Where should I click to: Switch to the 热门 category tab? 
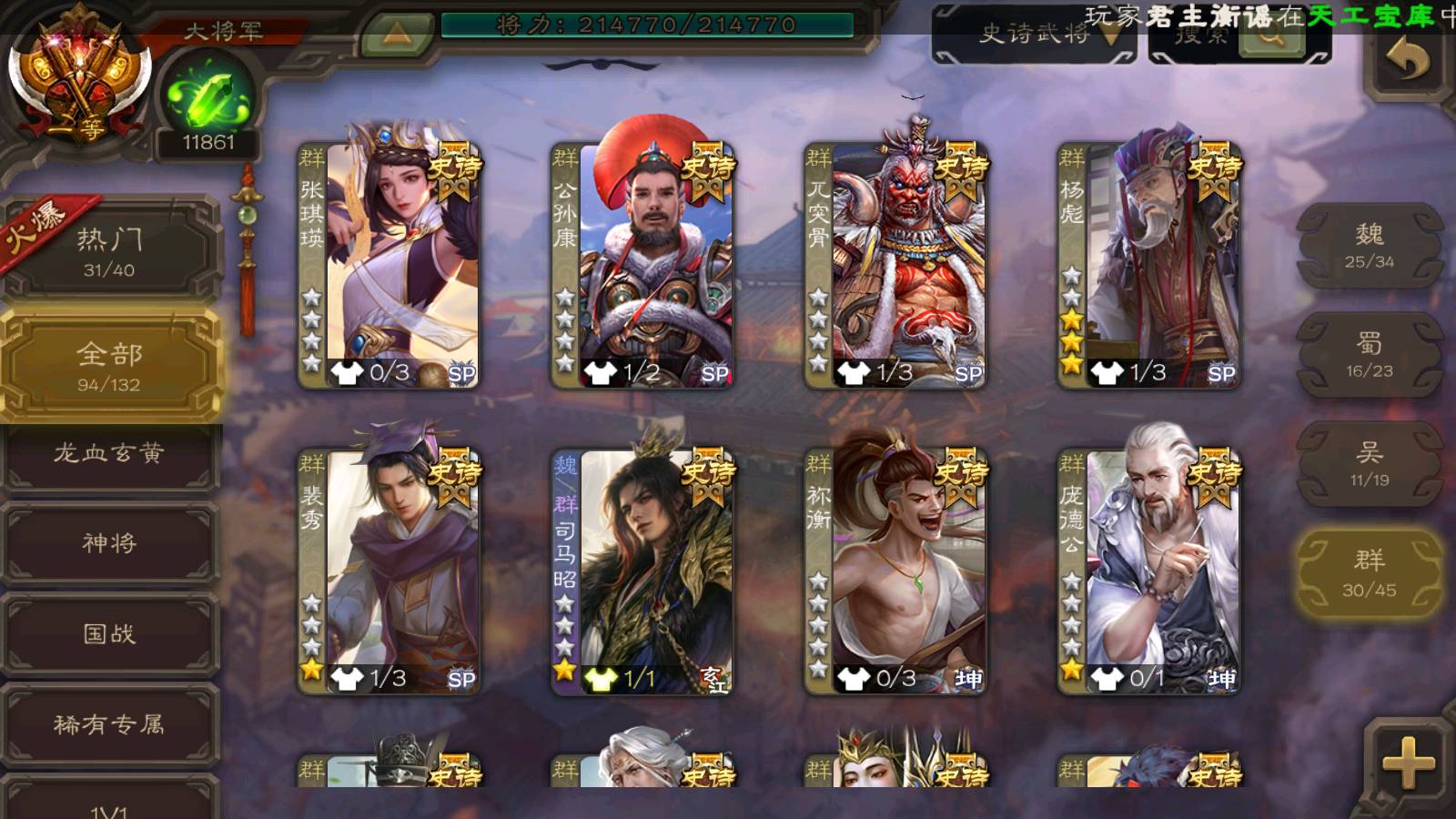tap(109, 251)
